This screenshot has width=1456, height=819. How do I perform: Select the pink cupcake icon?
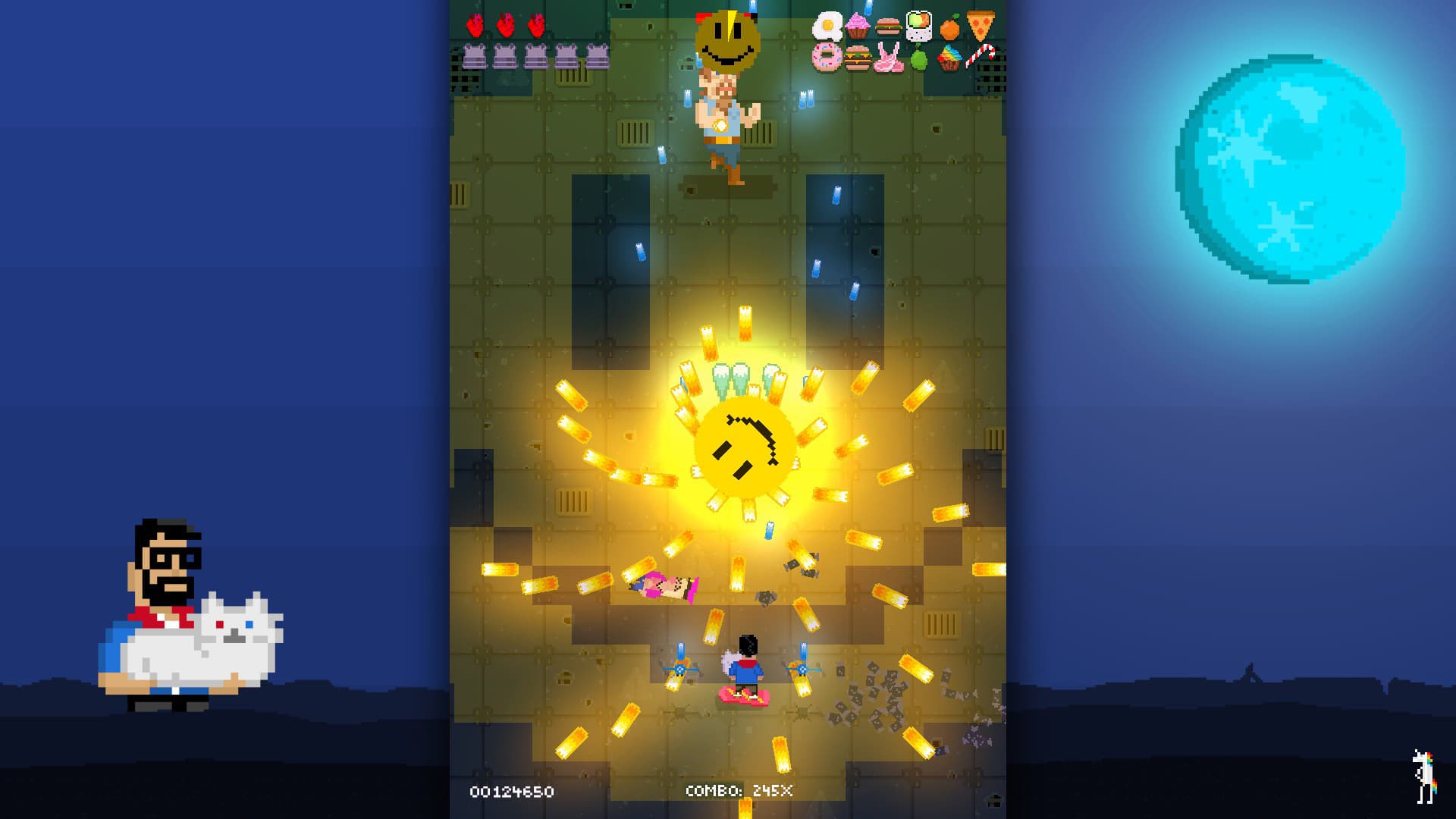(x=857, y=25)
